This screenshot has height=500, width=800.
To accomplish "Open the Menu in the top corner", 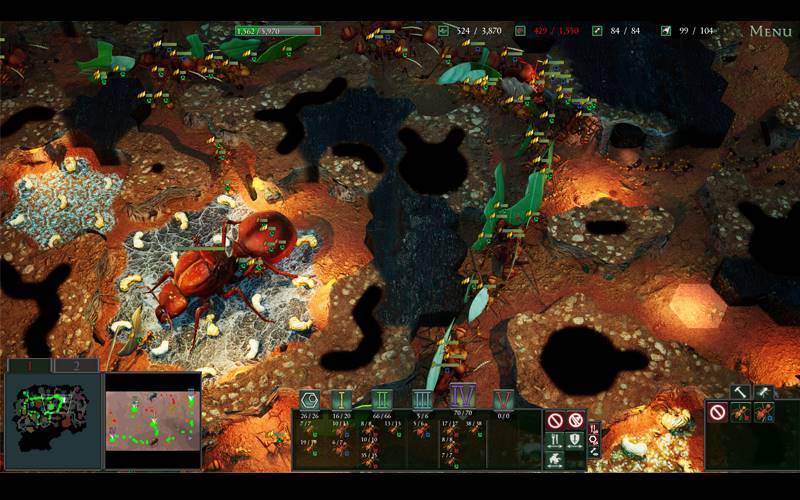I will pyautogui.click(x=770, y=31).
